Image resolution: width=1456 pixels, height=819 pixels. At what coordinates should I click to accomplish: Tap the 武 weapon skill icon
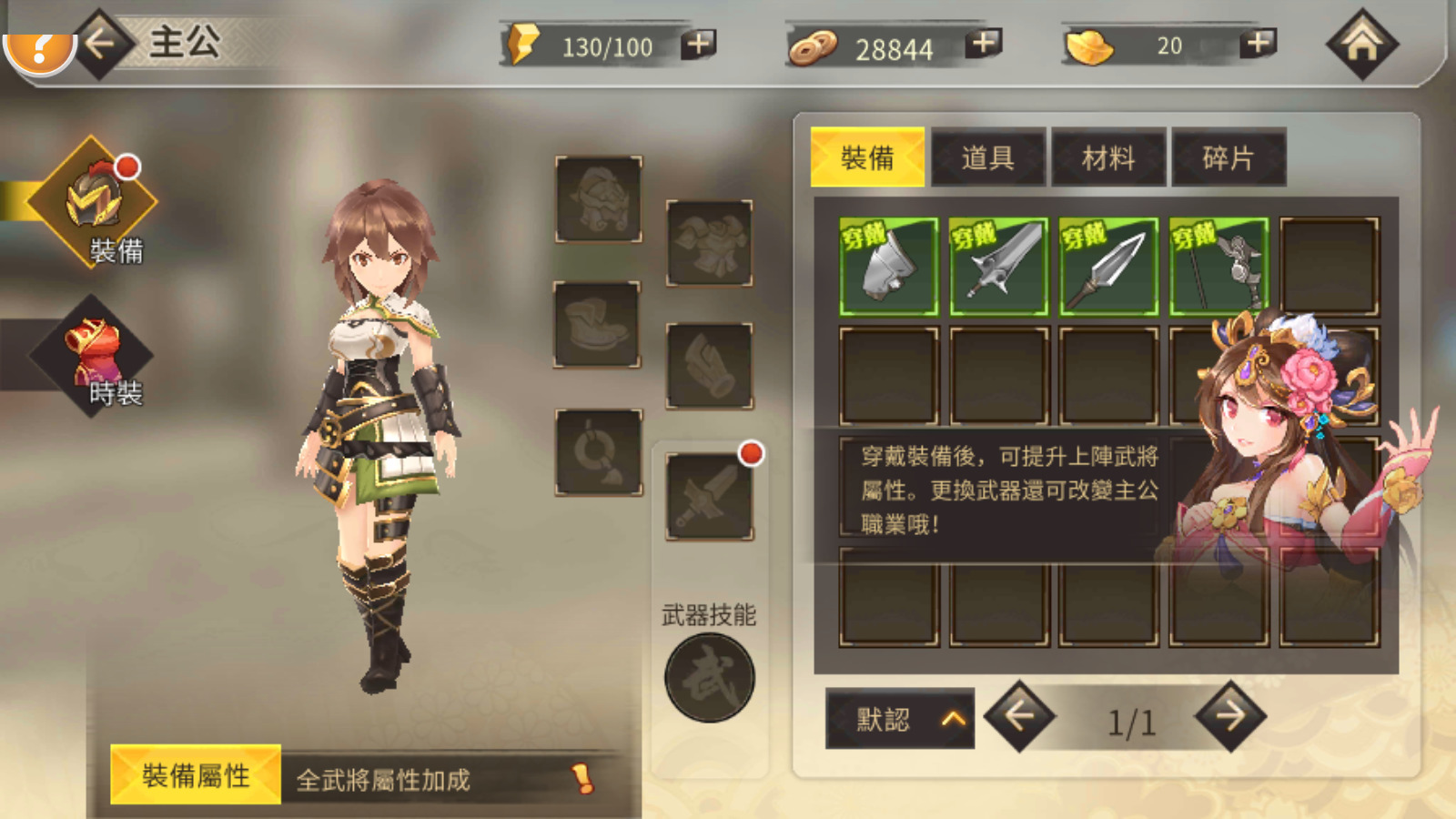click(x=710, y=678)
